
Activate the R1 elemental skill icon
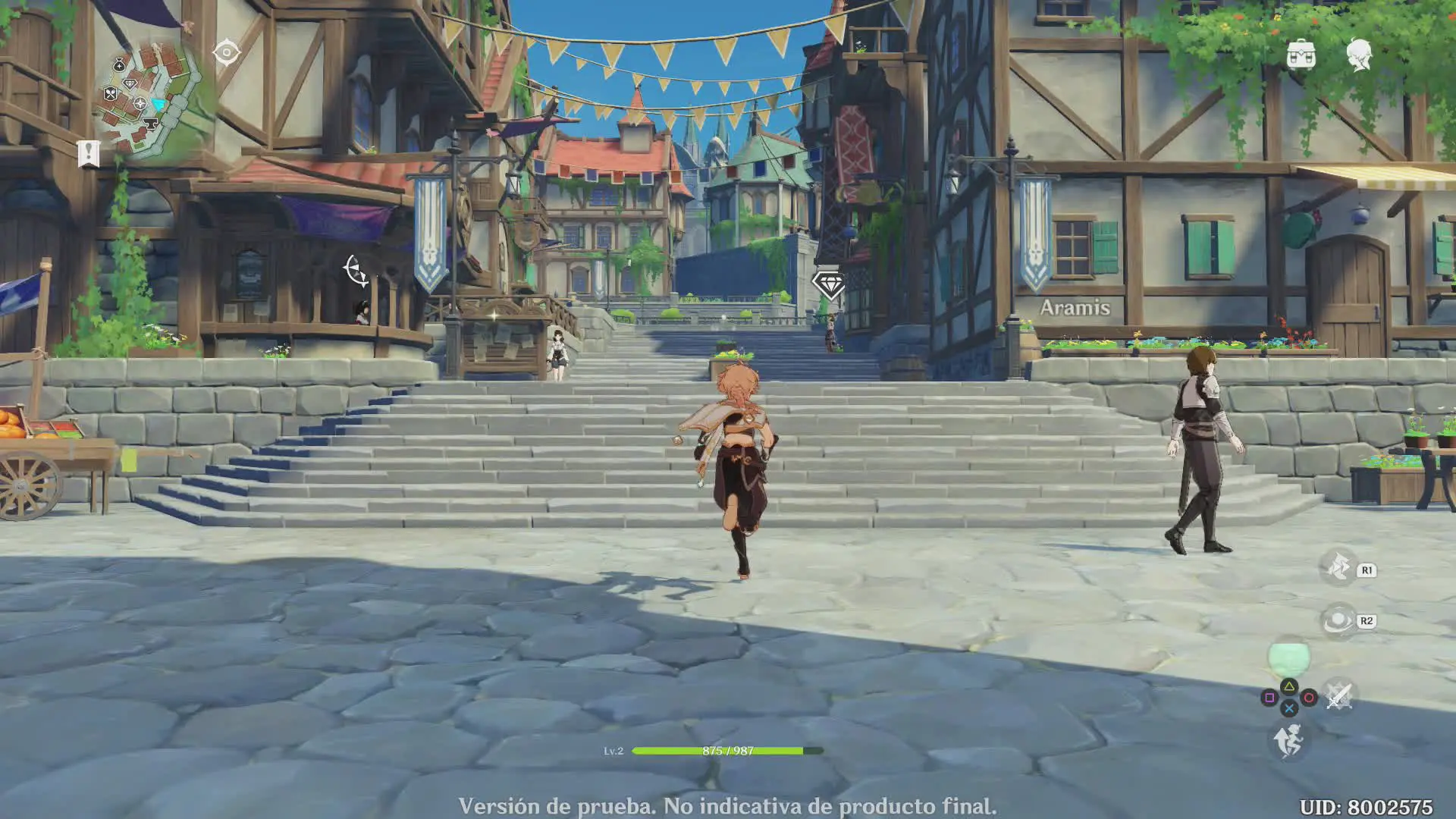point(1338,568)
